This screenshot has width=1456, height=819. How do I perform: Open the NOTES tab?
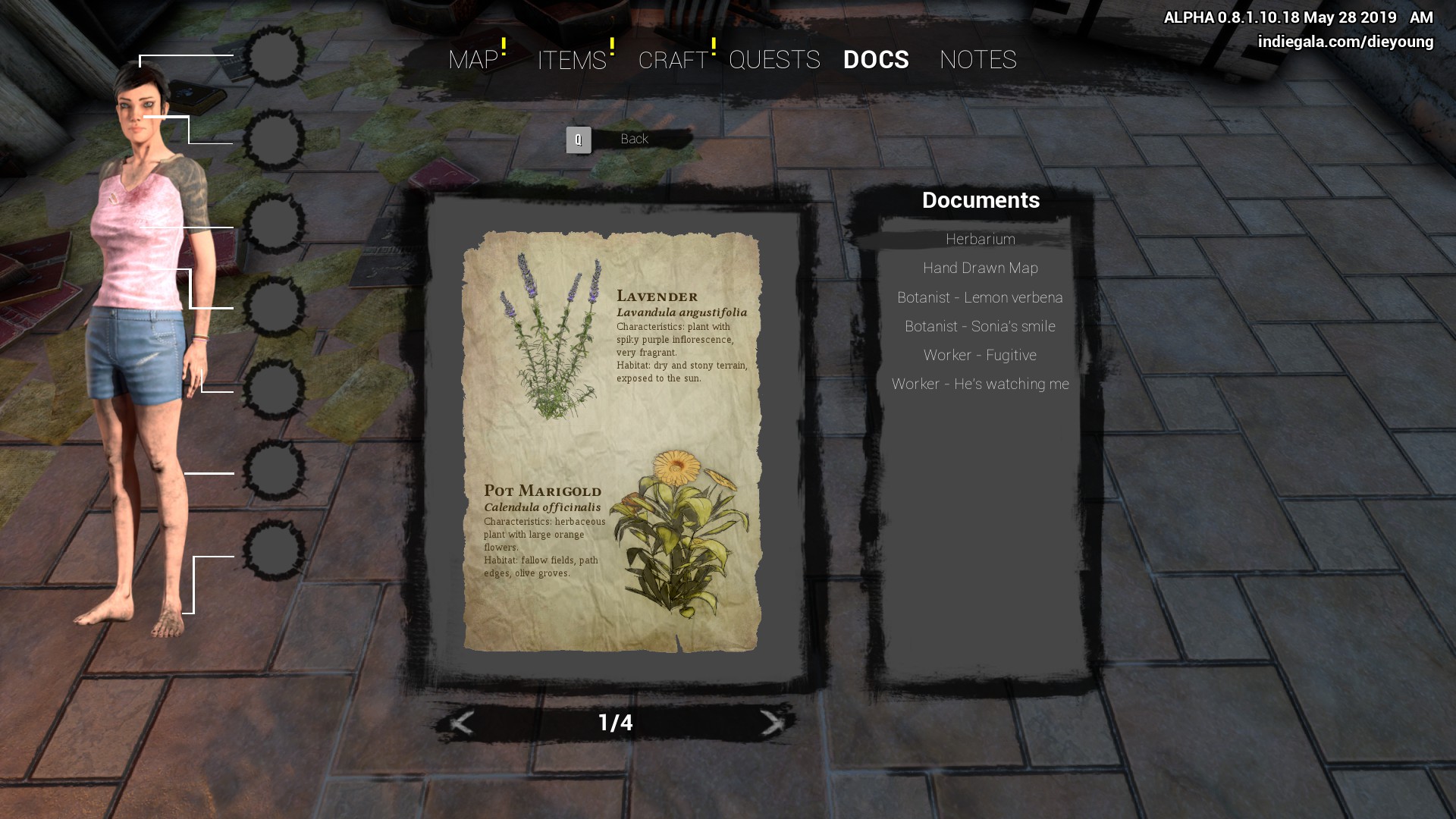pyautogui.click(x=977, y=60)
